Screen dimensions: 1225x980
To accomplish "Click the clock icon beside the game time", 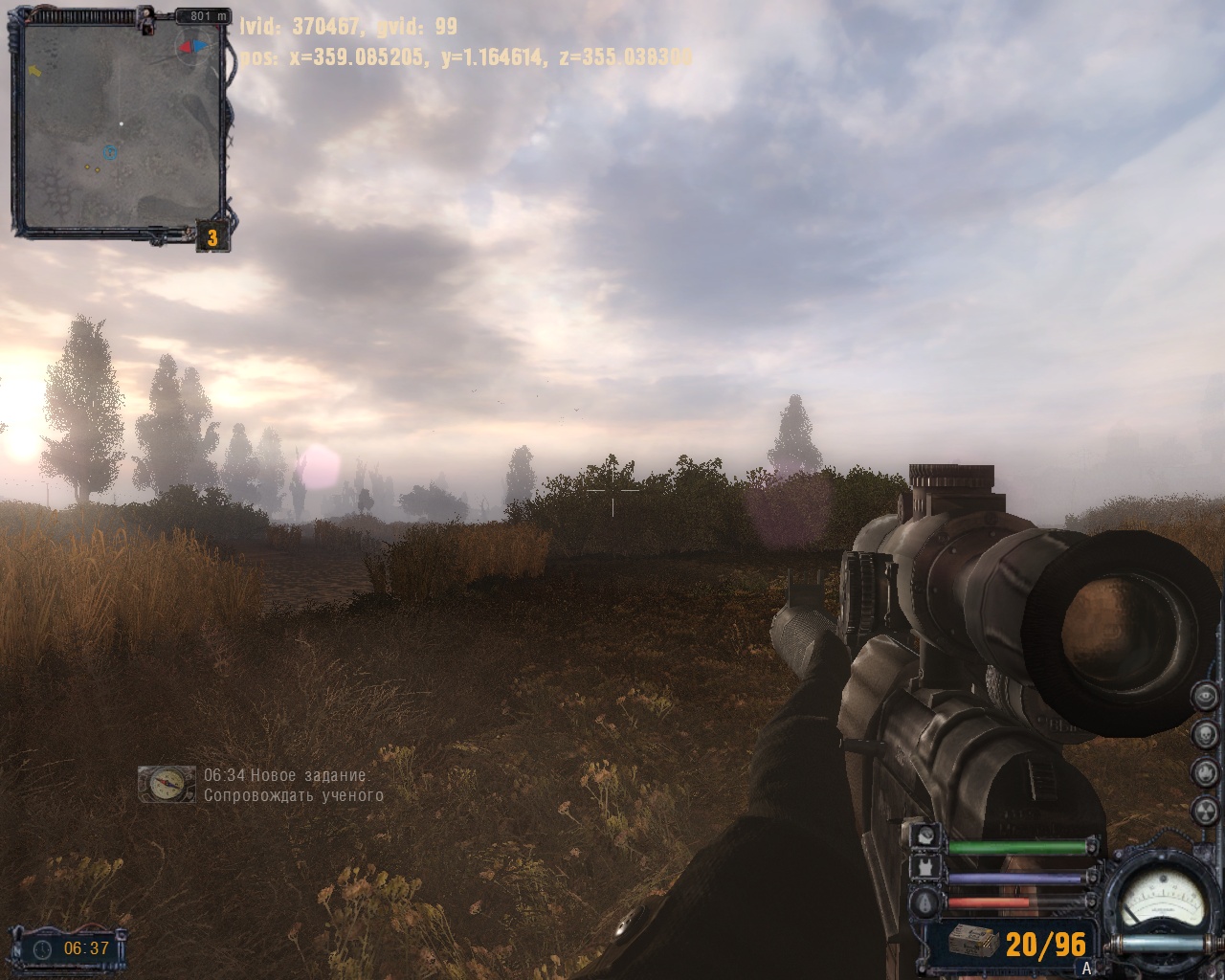I will click(x=43, y=948).
